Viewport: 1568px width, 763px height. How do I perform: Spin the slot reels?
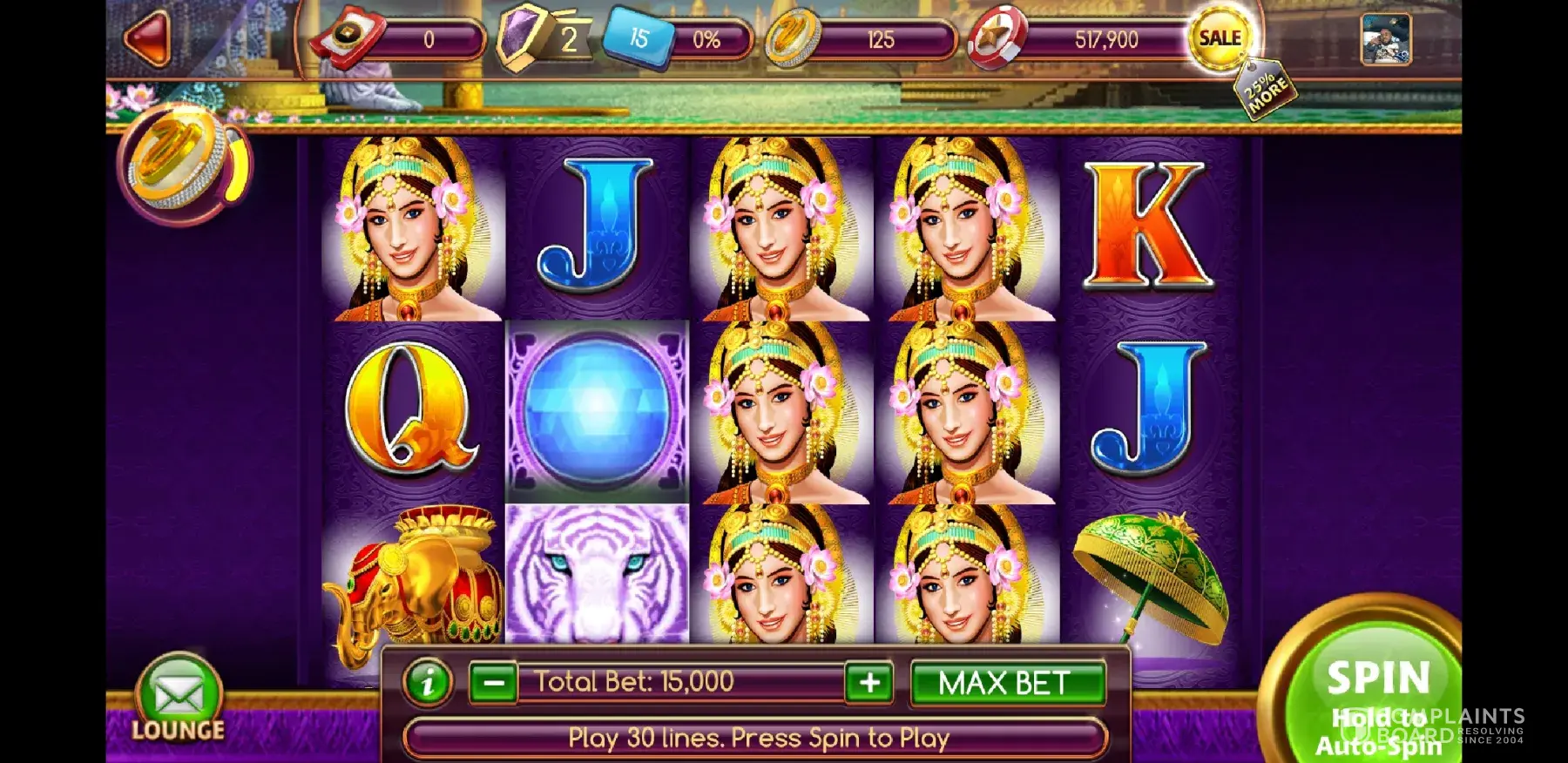coord(1376,679)
